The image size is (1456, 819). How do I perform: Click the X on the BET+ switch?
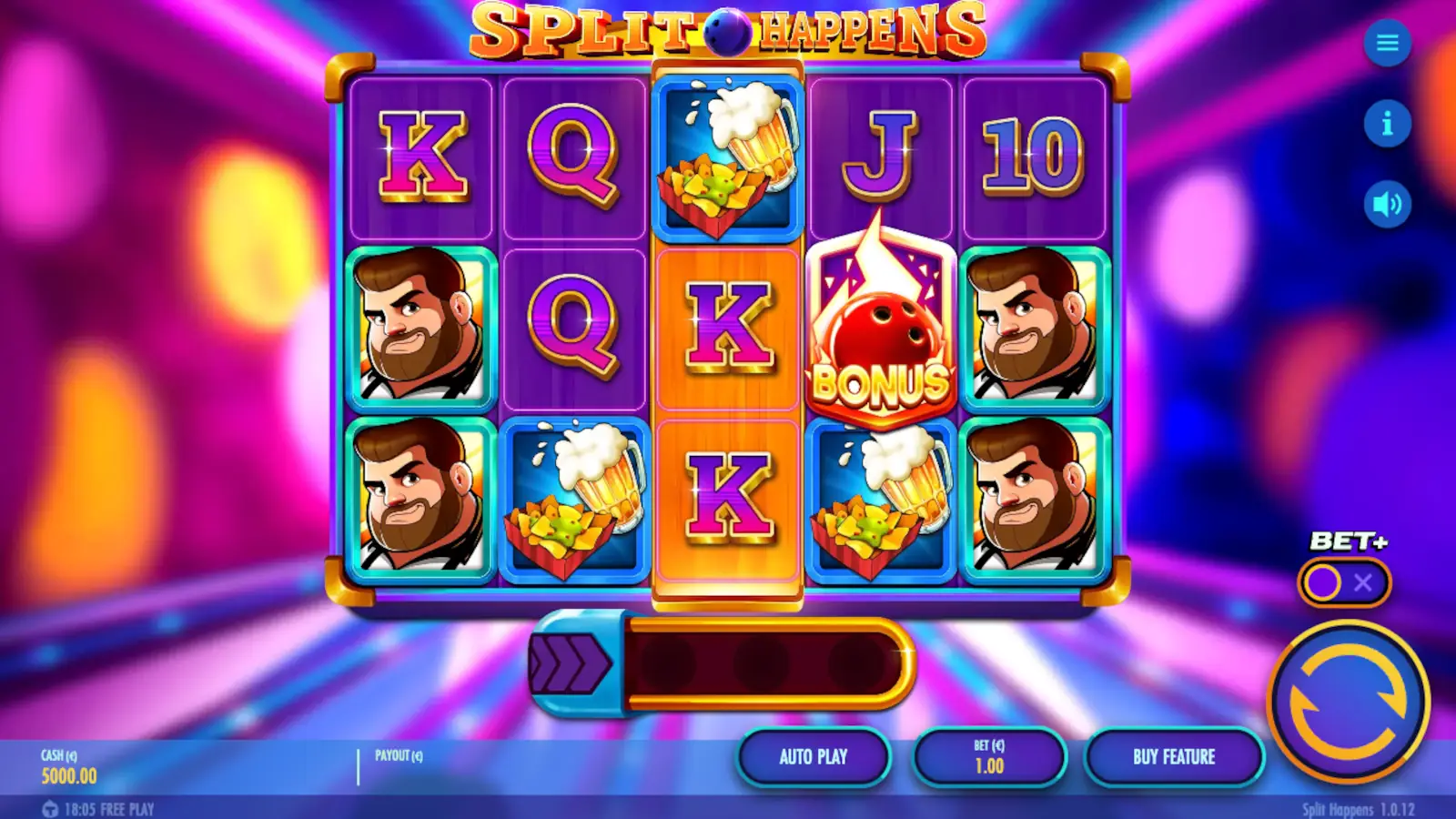(x=1361, y=584)
